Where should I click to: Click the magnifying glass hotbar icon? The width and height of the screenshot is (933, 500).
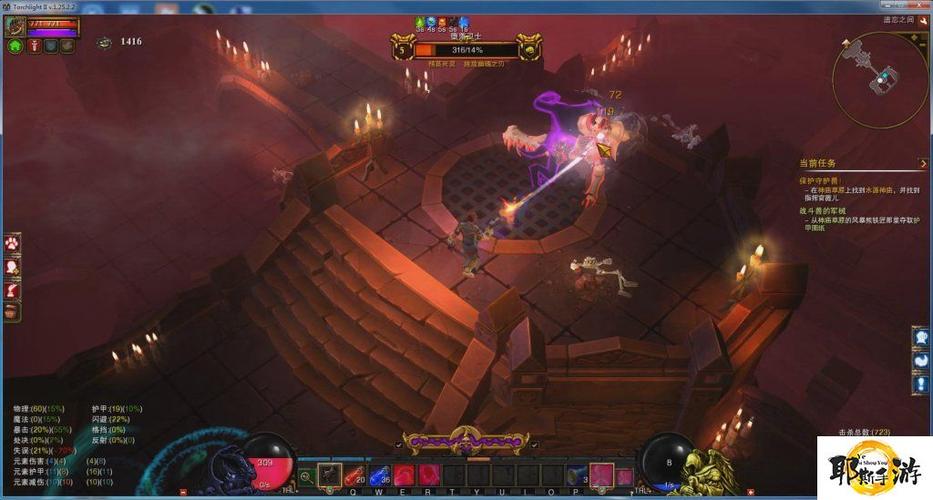[x=305, y=476]
